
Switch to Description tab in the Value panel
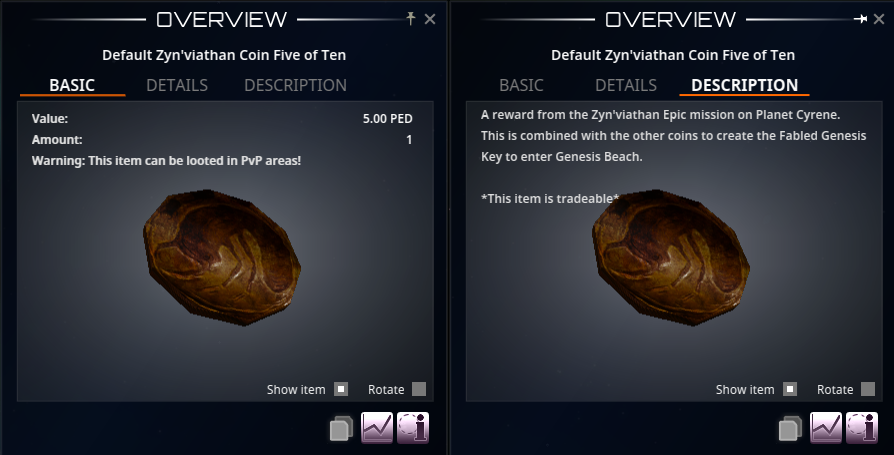coord(295,85)
